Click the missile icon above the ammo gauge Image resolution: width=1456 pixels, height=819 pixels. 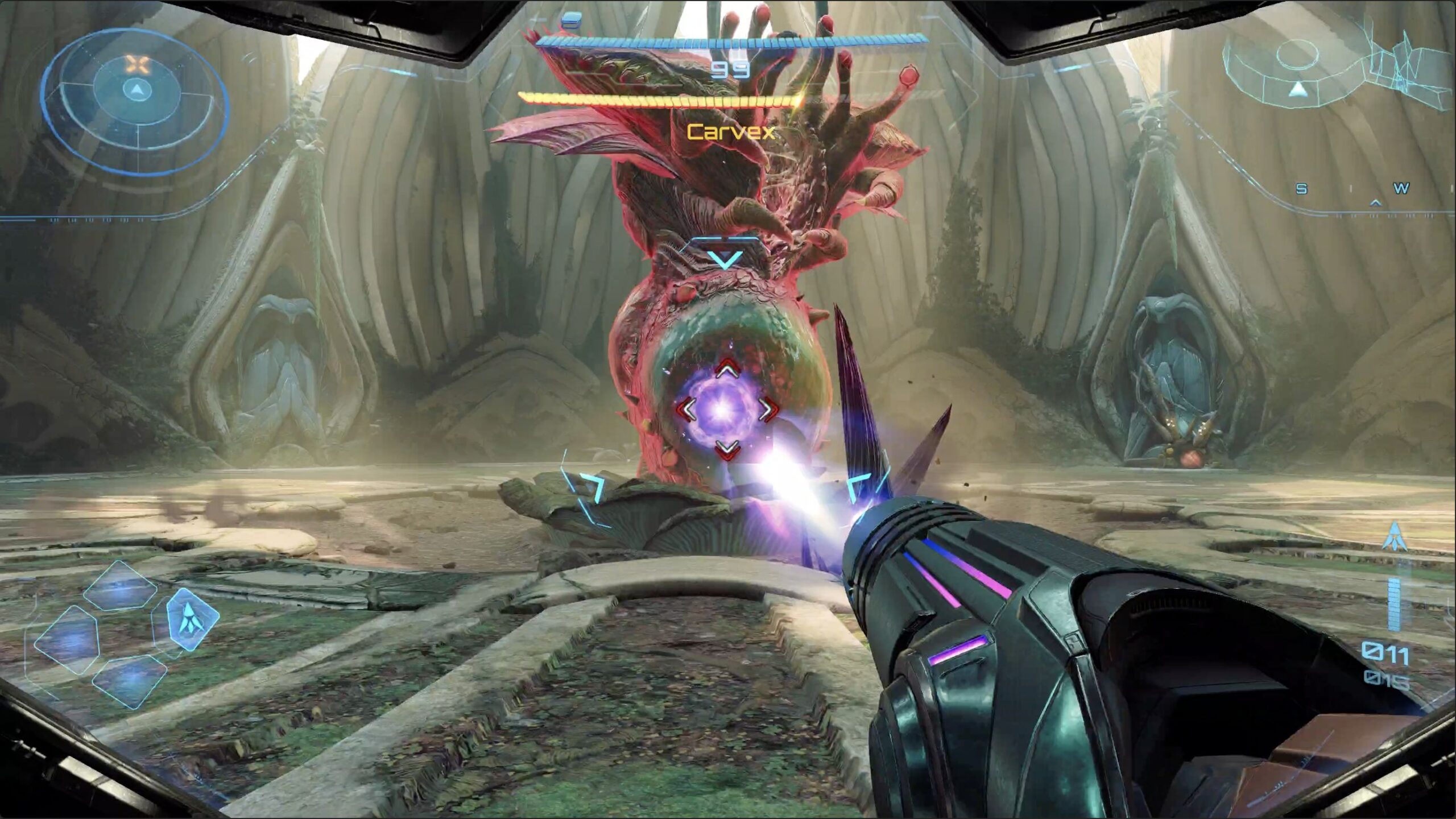[x=1394, y=536]
